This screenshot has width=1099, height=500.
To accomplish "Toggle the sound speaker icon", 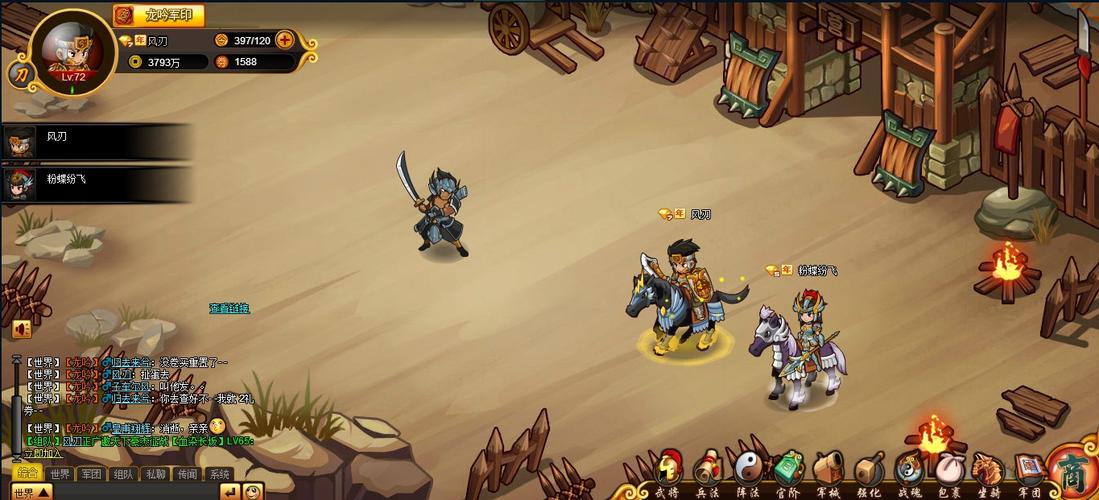I will click(x=21, y=328).
